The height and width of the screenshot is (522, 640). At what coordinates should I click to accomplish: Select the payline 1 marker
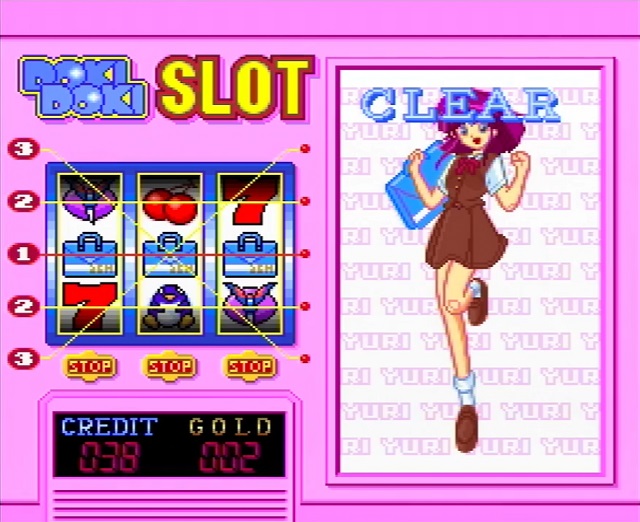pos(24,255)
